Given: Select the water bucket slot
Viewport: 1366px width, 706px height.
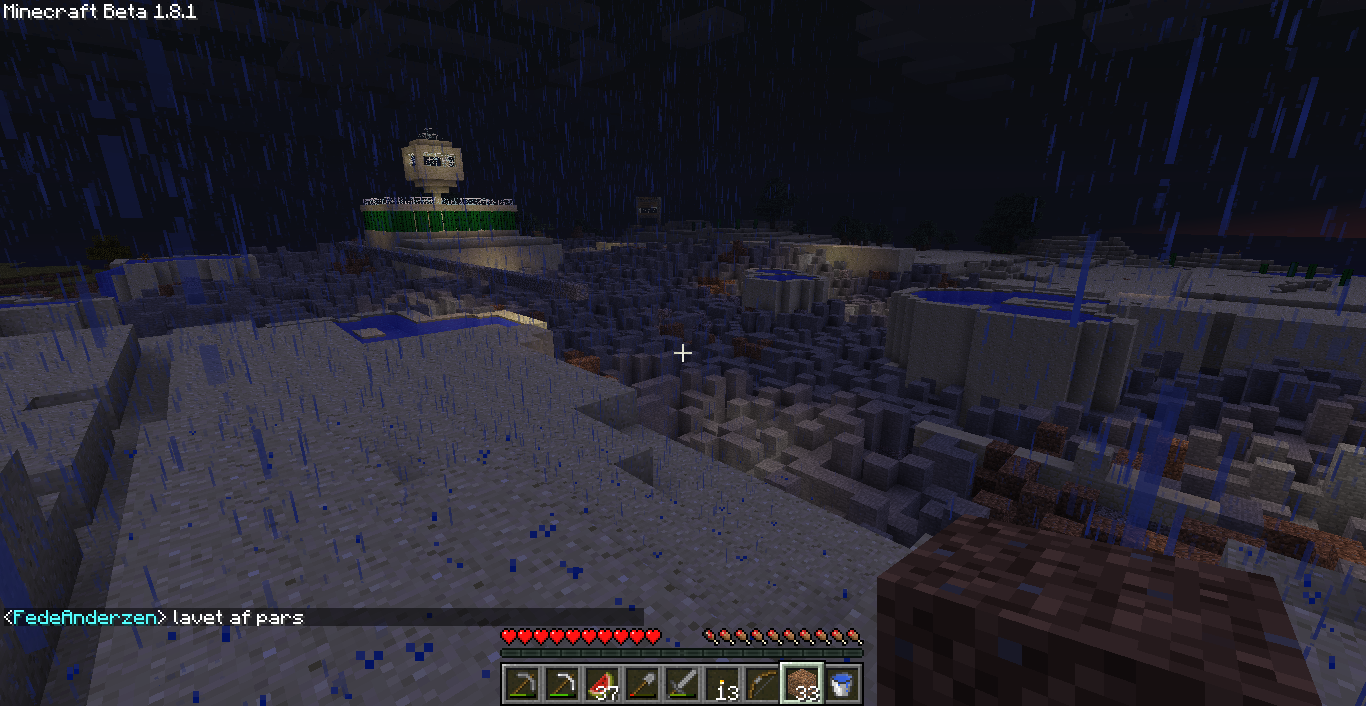Looking at the screenshot, I should click(842, 683).
